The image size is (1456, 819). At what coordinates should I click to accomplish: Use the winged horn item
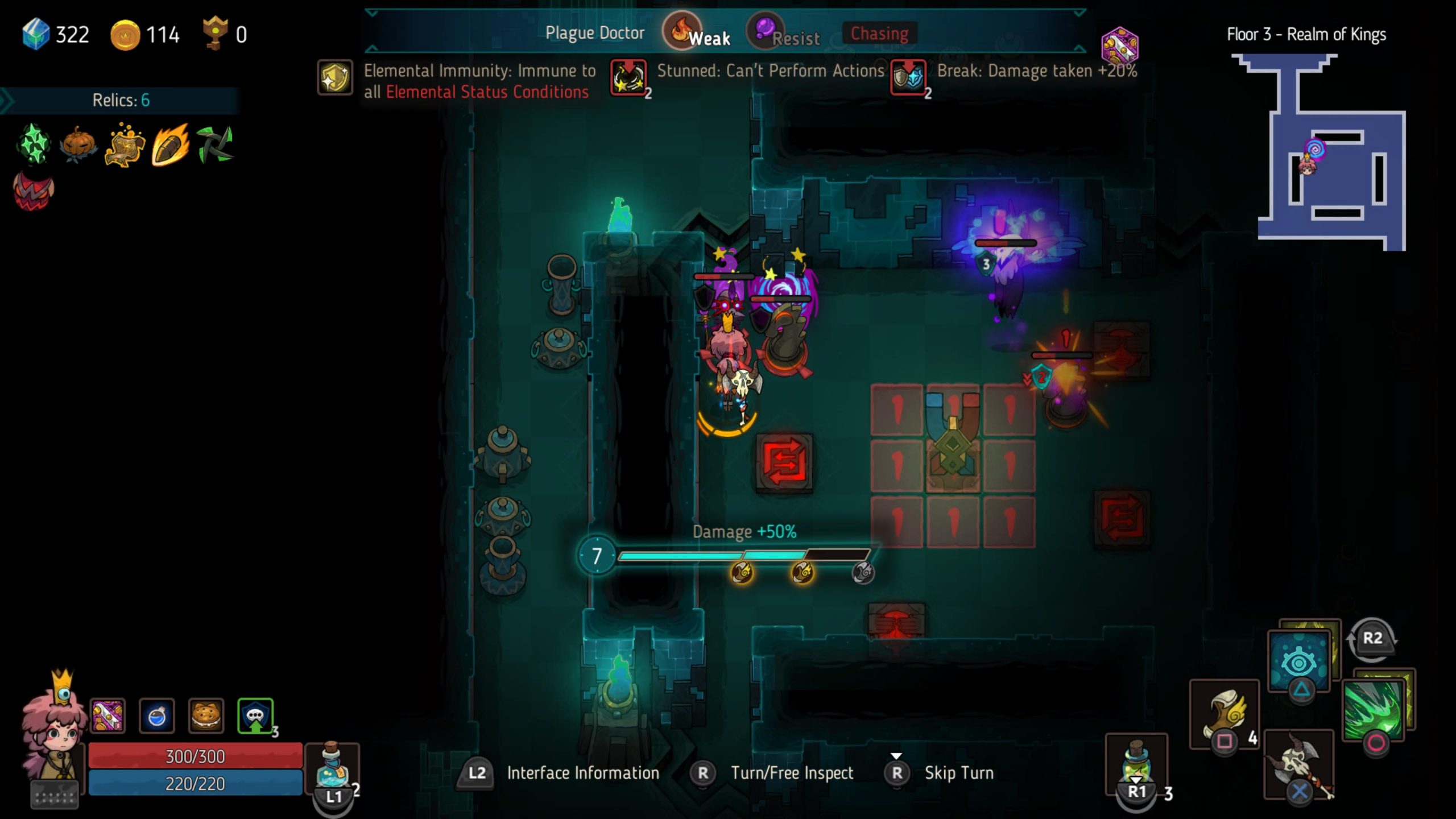pyautogui.click(x=1224, y=713)
